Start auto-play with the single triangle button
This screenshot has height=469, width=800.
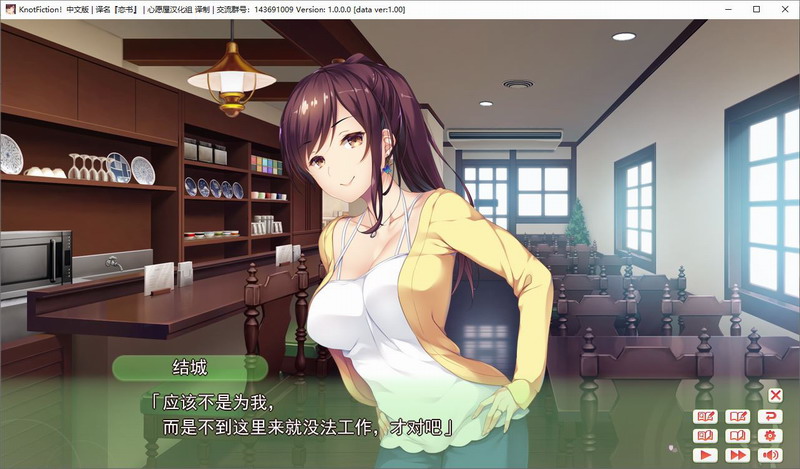tap(706, 456)
